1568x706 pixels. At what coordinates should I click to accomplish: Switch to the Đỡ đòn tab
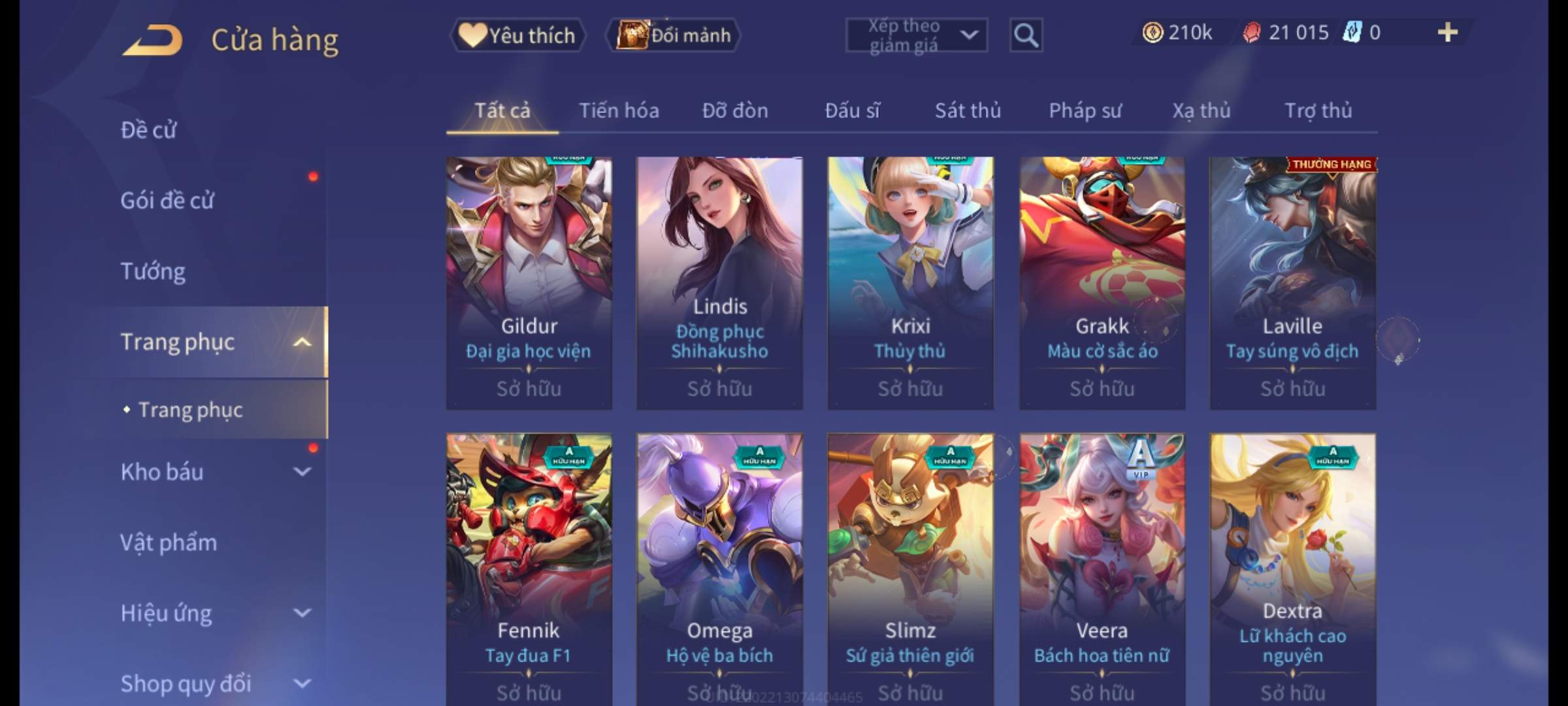pyautogui.click(x=735, y=110)
